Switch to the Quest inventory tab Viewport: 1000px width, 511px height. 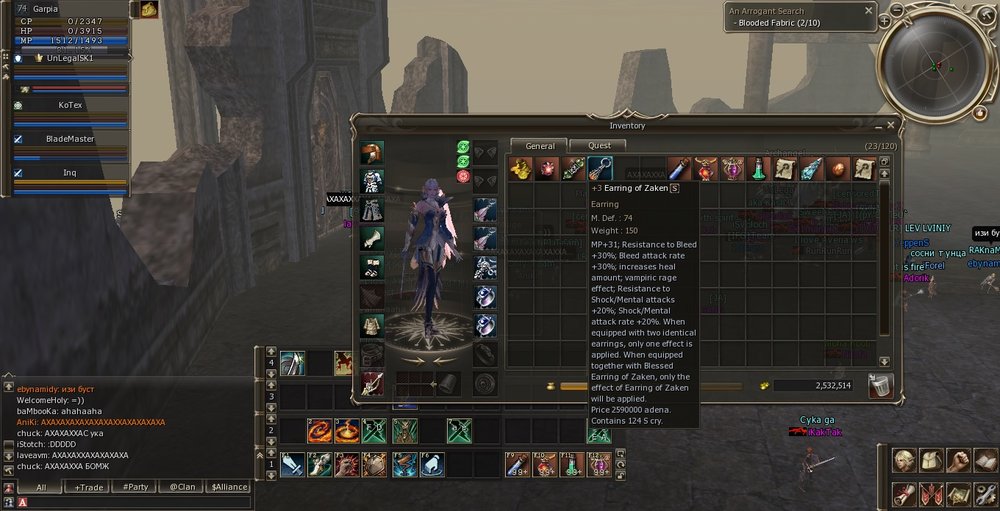click(x=598, y=146)
